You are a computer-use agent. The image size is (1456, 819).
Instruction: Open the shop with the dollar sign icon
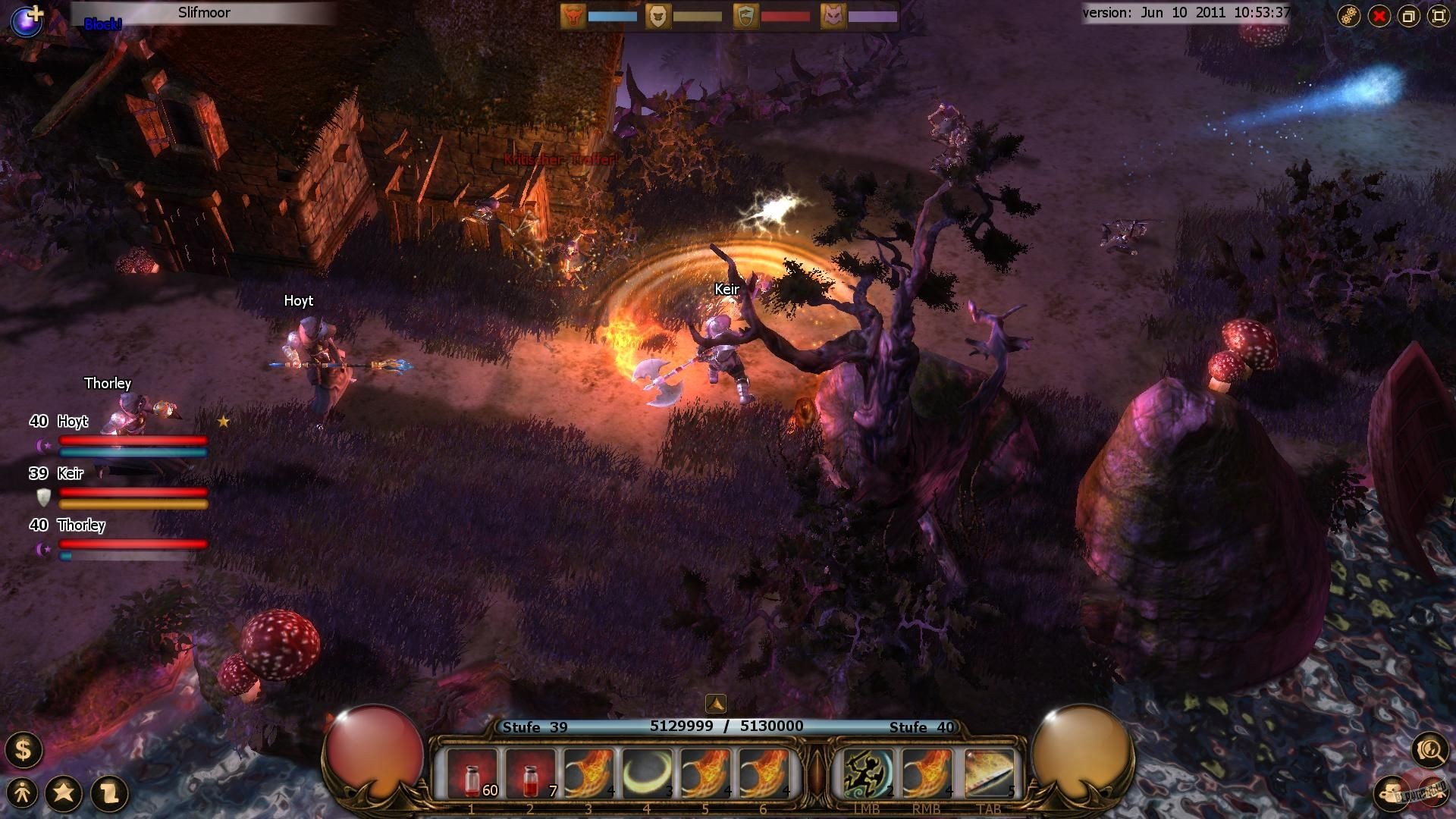pos(24,751)
